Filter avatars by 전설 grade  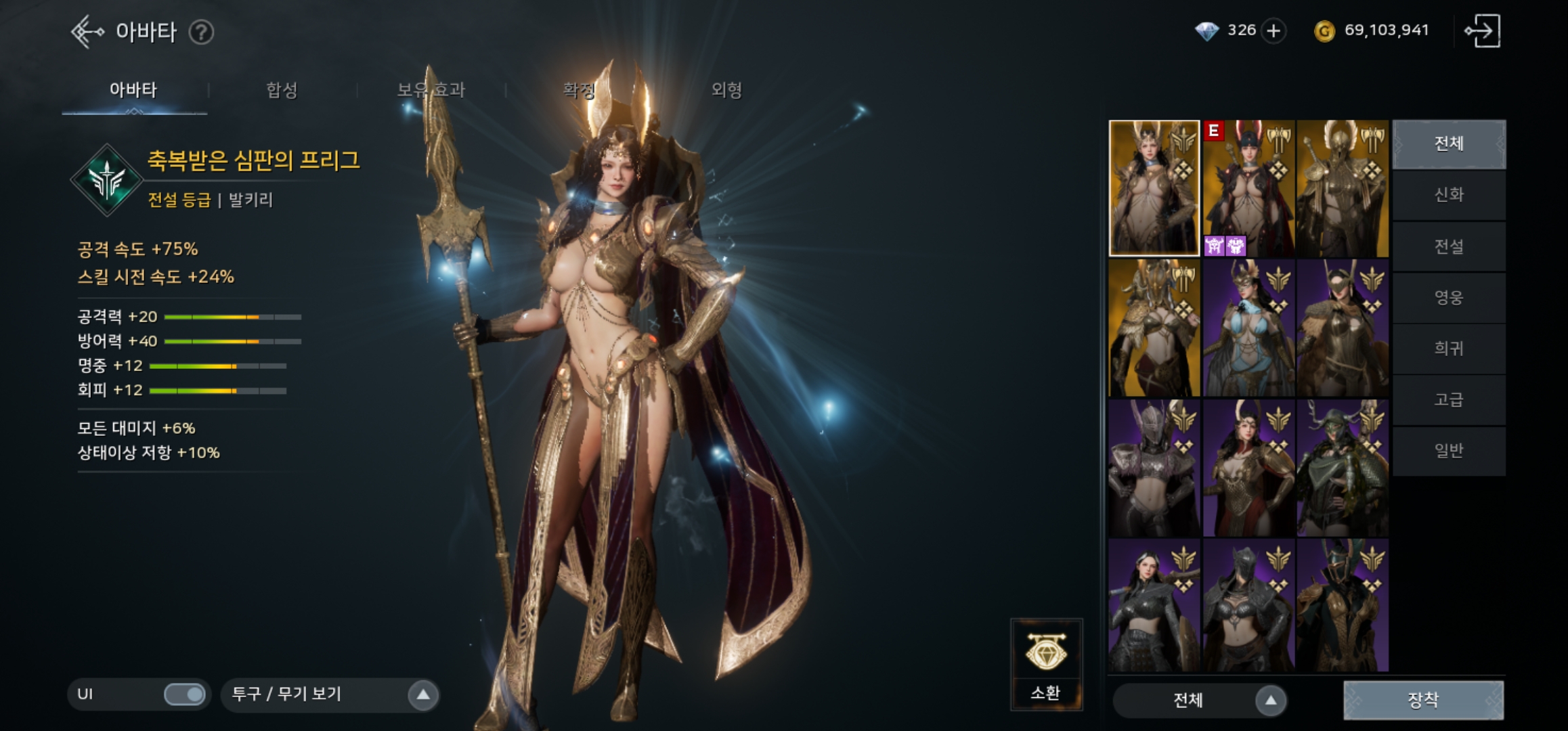pos(1449,246)
